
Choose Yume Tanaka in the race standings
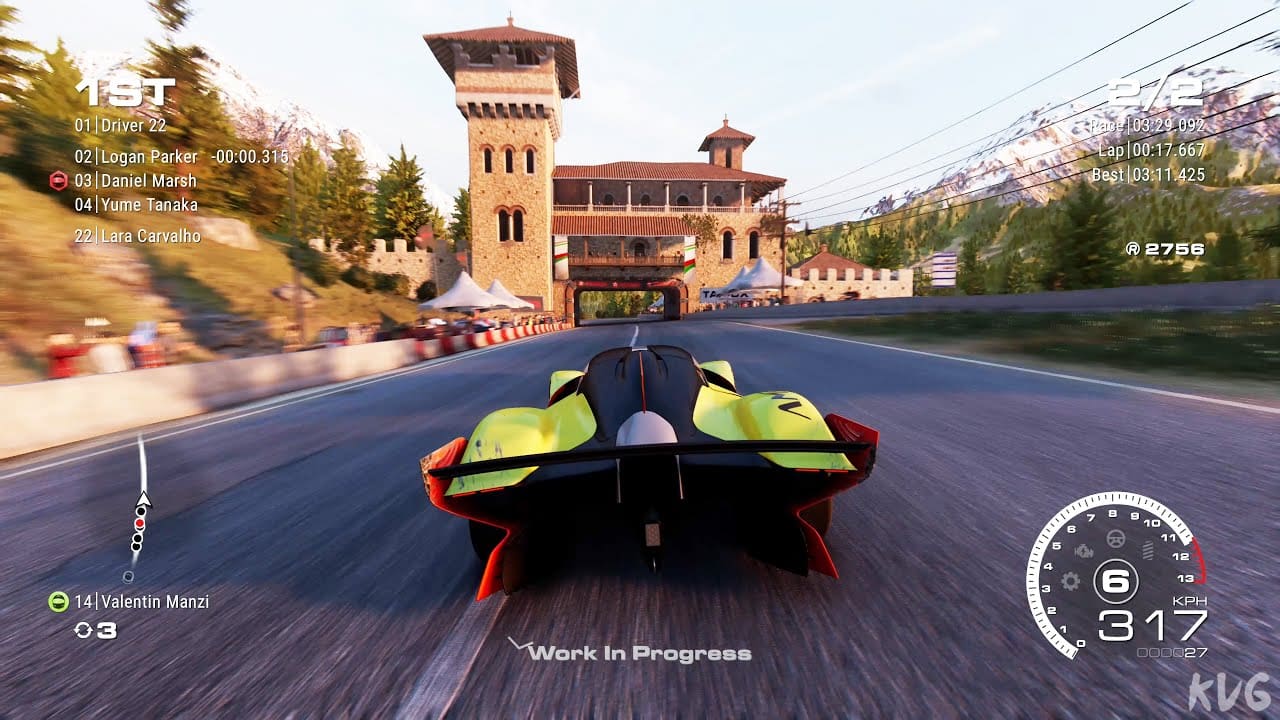[149, 205]
